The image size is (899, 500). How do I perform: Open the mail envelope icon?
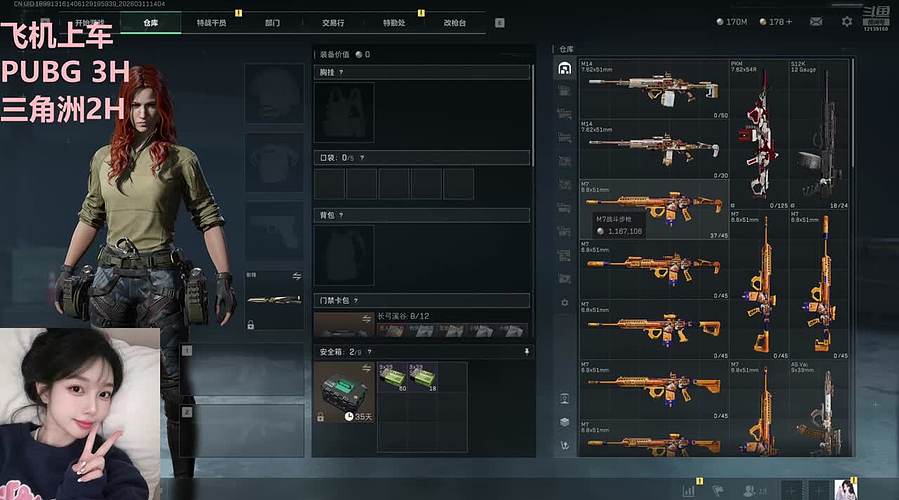tap(816, 21)
